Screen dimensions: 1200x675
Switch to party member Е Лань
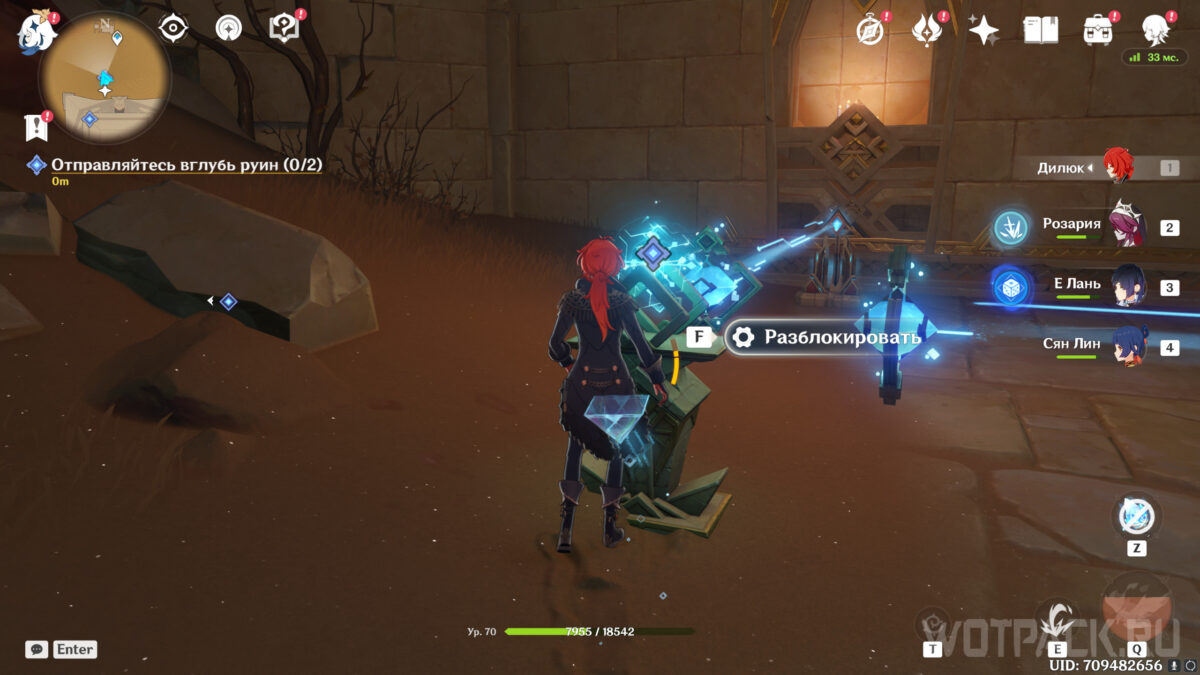click(x=1126, y=286)
